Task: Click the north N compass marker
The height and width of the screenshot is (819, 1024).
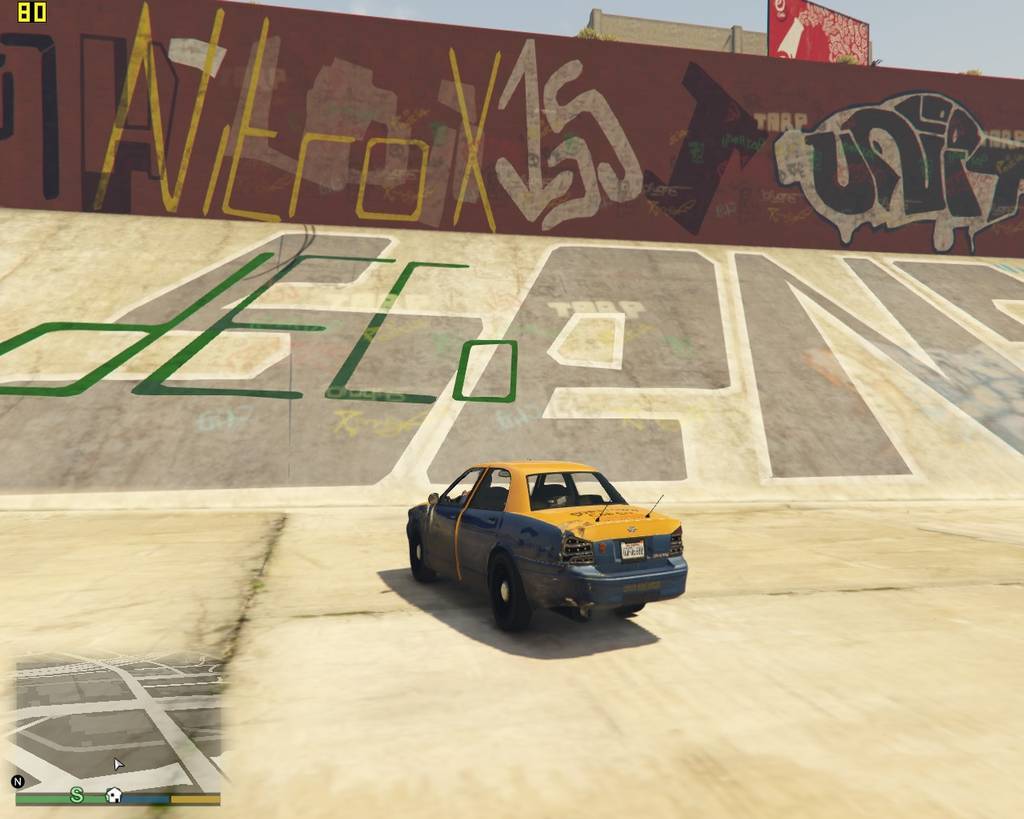Action: point(18,782)
